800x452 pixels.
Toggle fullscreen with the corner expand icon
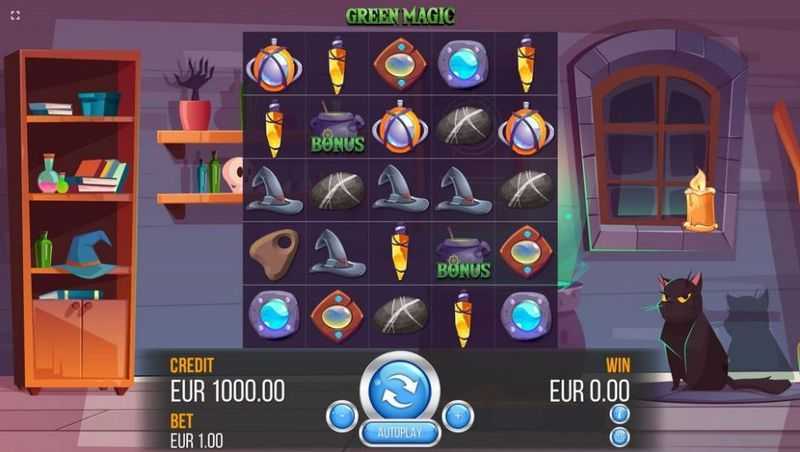click(x=15, y=14)
